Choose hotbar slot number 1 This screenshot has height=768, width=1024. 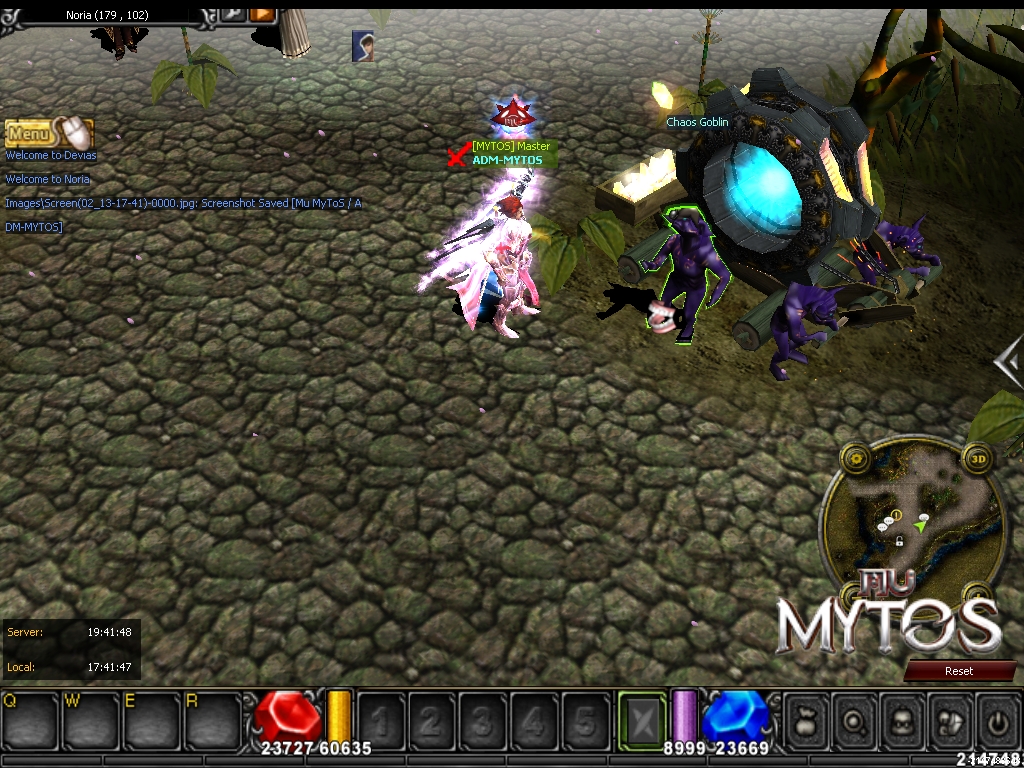381,720
